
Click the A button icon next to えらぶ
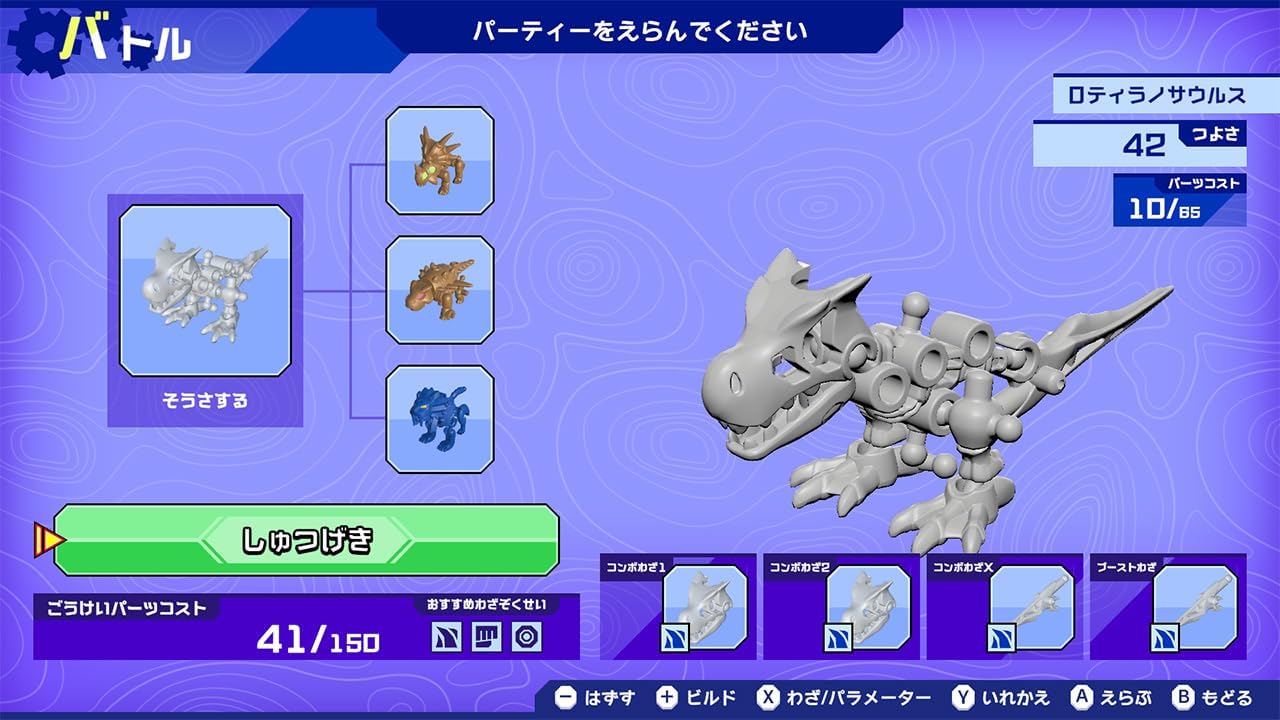[x=1080, y=699]
